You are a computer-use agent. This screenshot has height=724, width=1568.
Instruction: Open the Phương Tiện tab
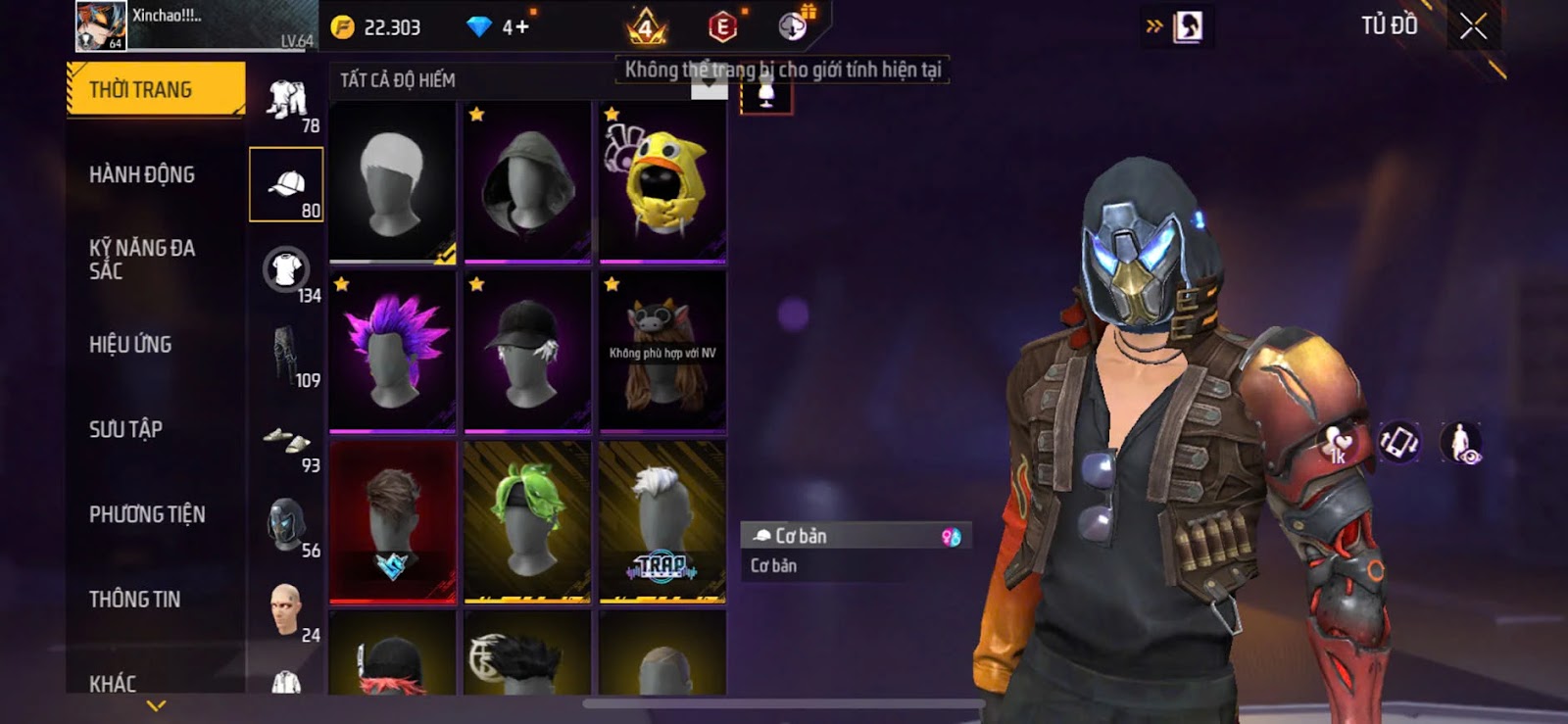pyautogui.click(x=147, y=514)
